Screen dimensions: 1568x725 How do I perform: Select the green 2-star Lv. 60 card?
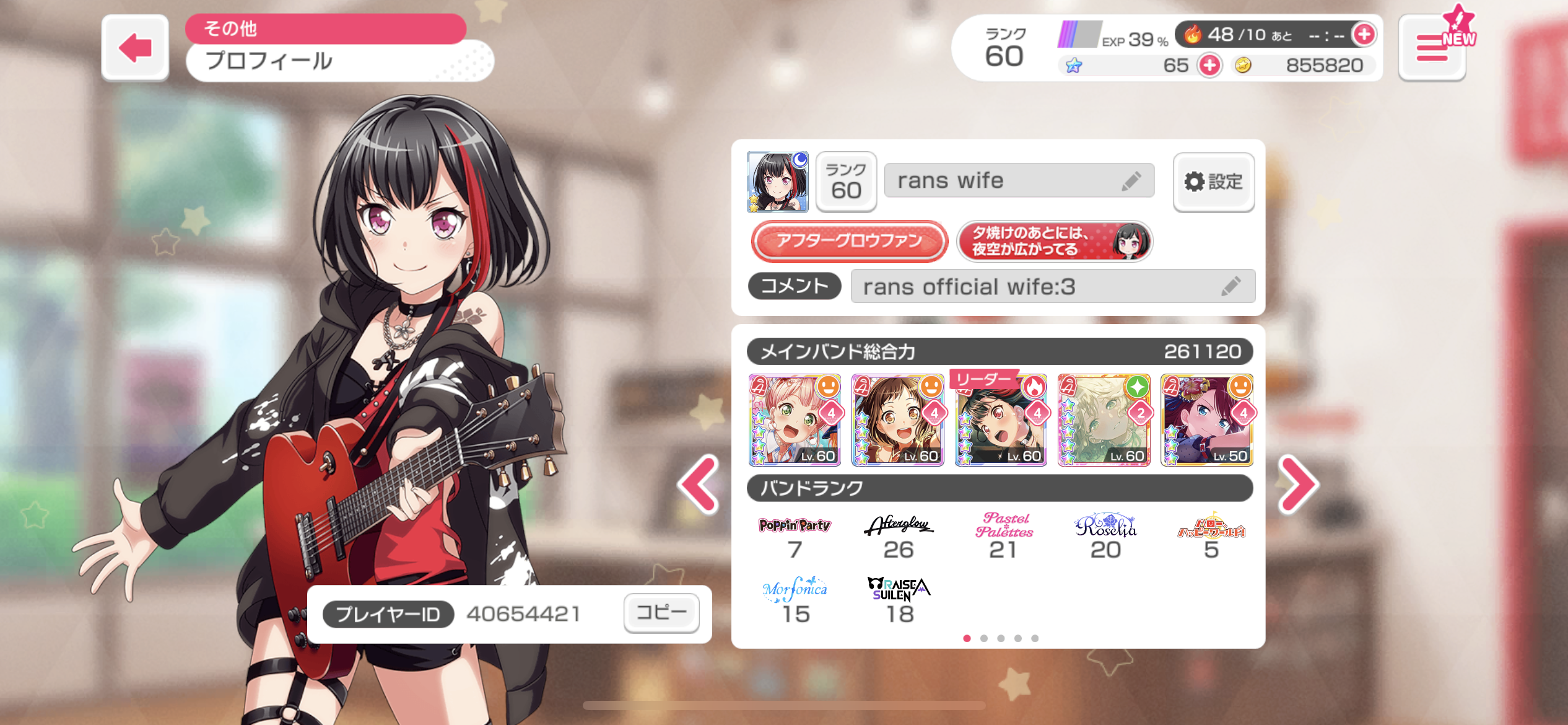coord(1104,420)
